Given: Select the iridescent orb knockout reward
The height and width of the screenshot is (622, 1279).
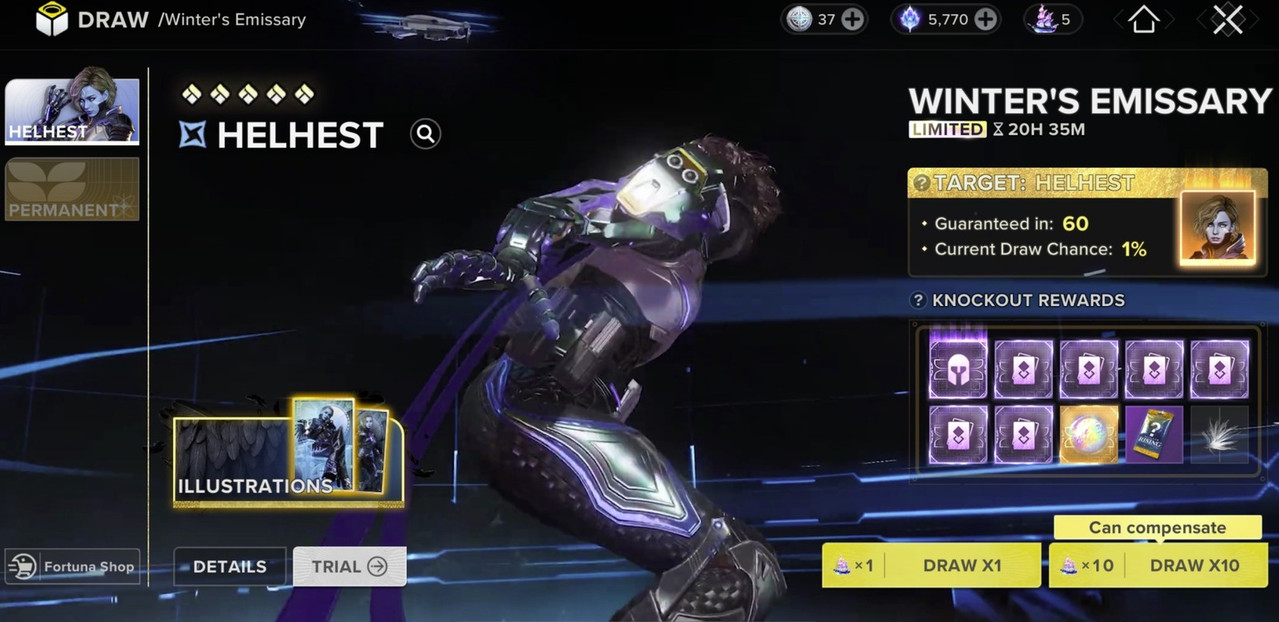Looking at the screenshot, I should click(x=1089, y=435).
